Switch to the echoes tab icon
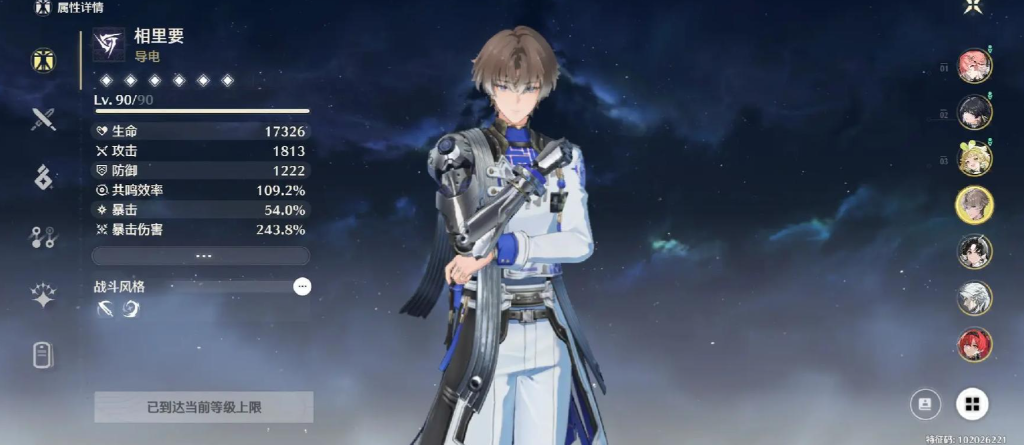The width and height of the screenshot is (1024, 445). point(42,178)
